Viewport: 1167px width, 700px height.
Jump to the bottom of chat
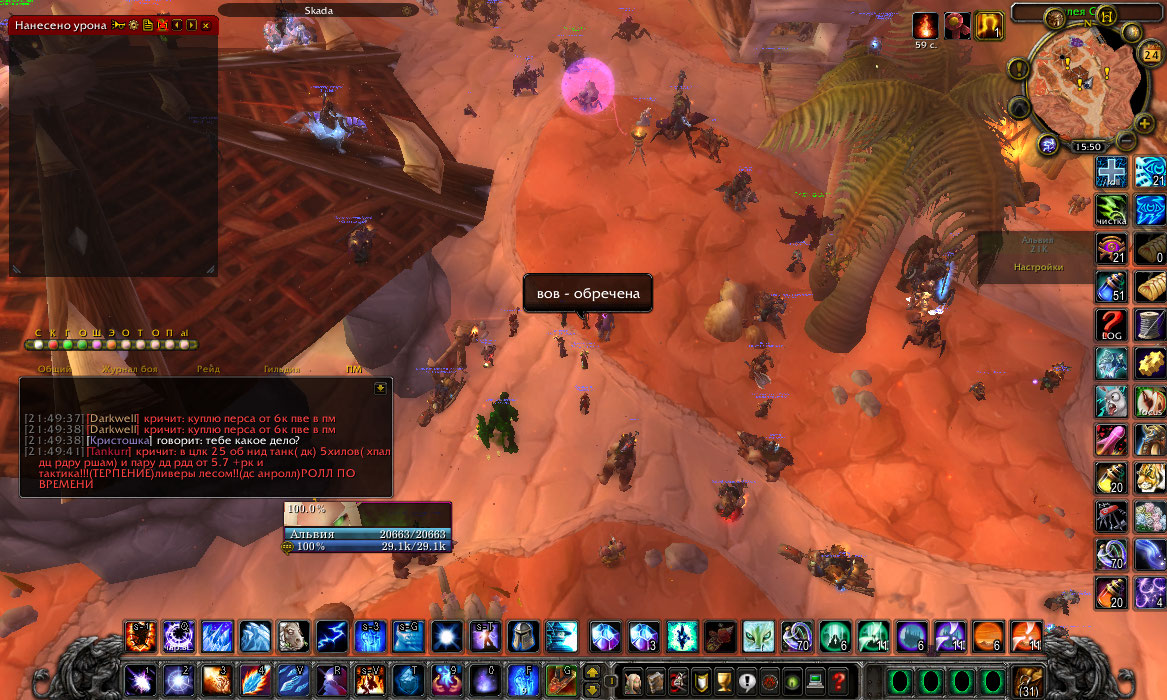[x=380, y=388]
